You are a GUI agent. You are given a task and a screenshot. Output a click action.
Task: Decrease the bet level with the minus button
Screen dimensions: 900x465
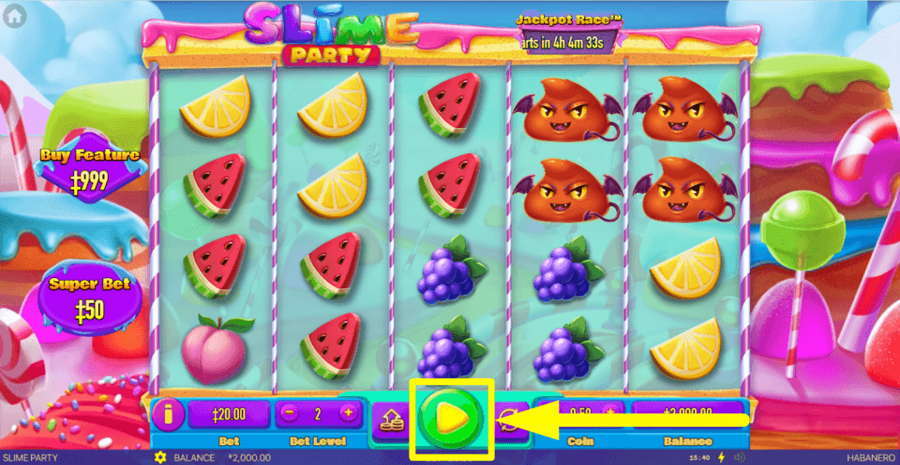[x=288, y=412]
